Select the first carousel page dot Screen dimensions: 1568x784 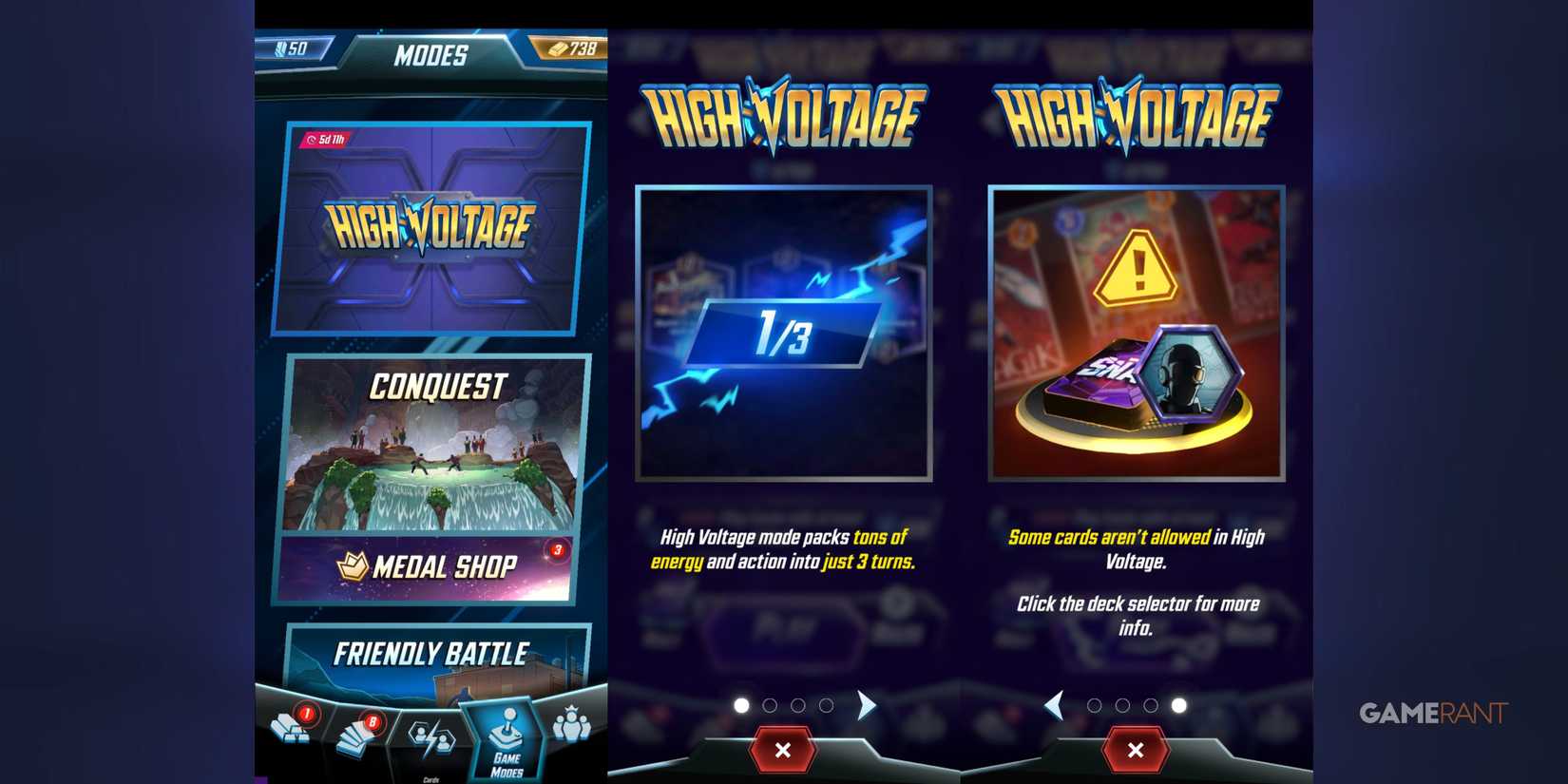740,705
